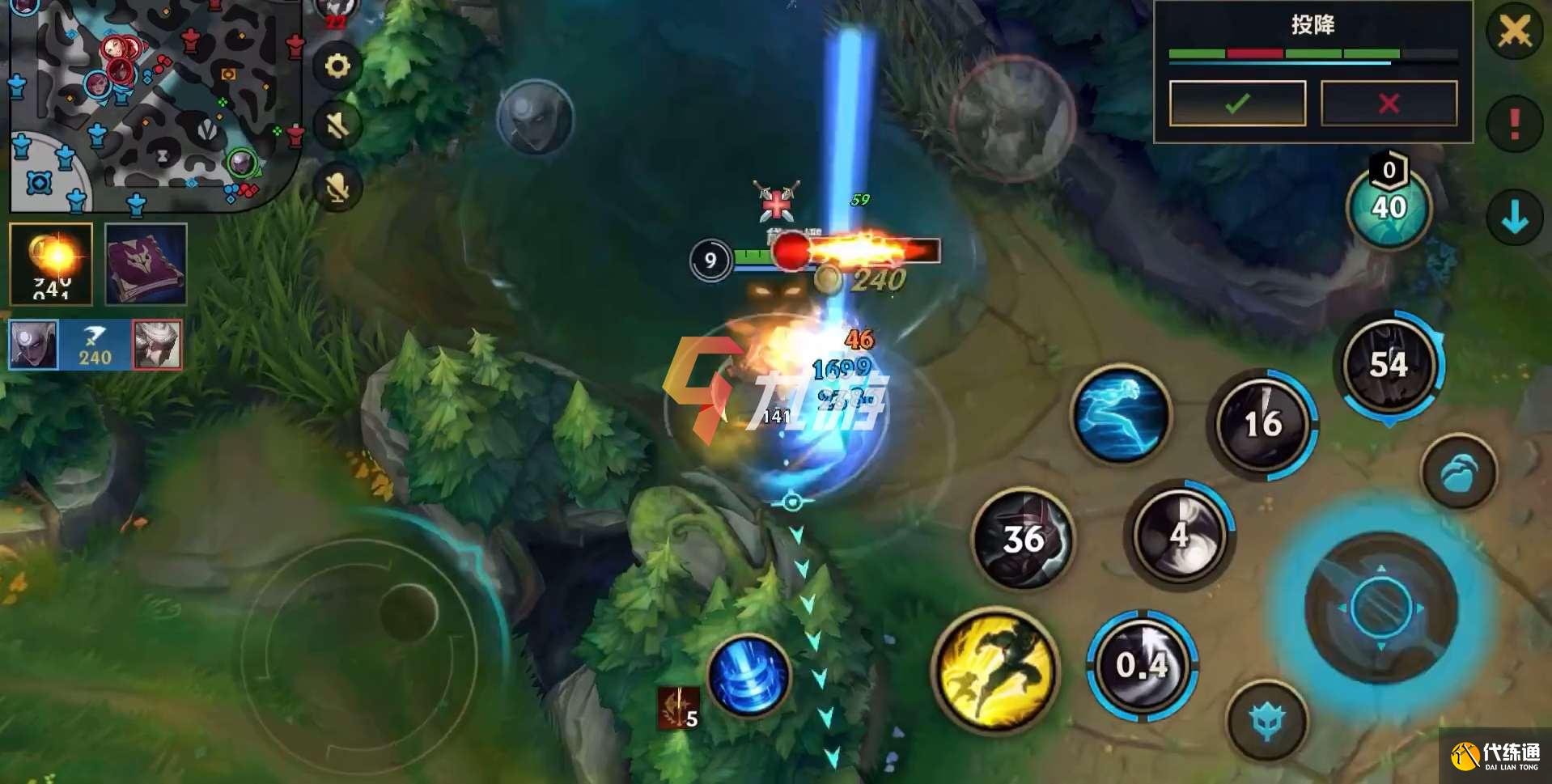The image size is (1552, 784).
Task: Tap the blue recall button
Action: coord(748,676)
